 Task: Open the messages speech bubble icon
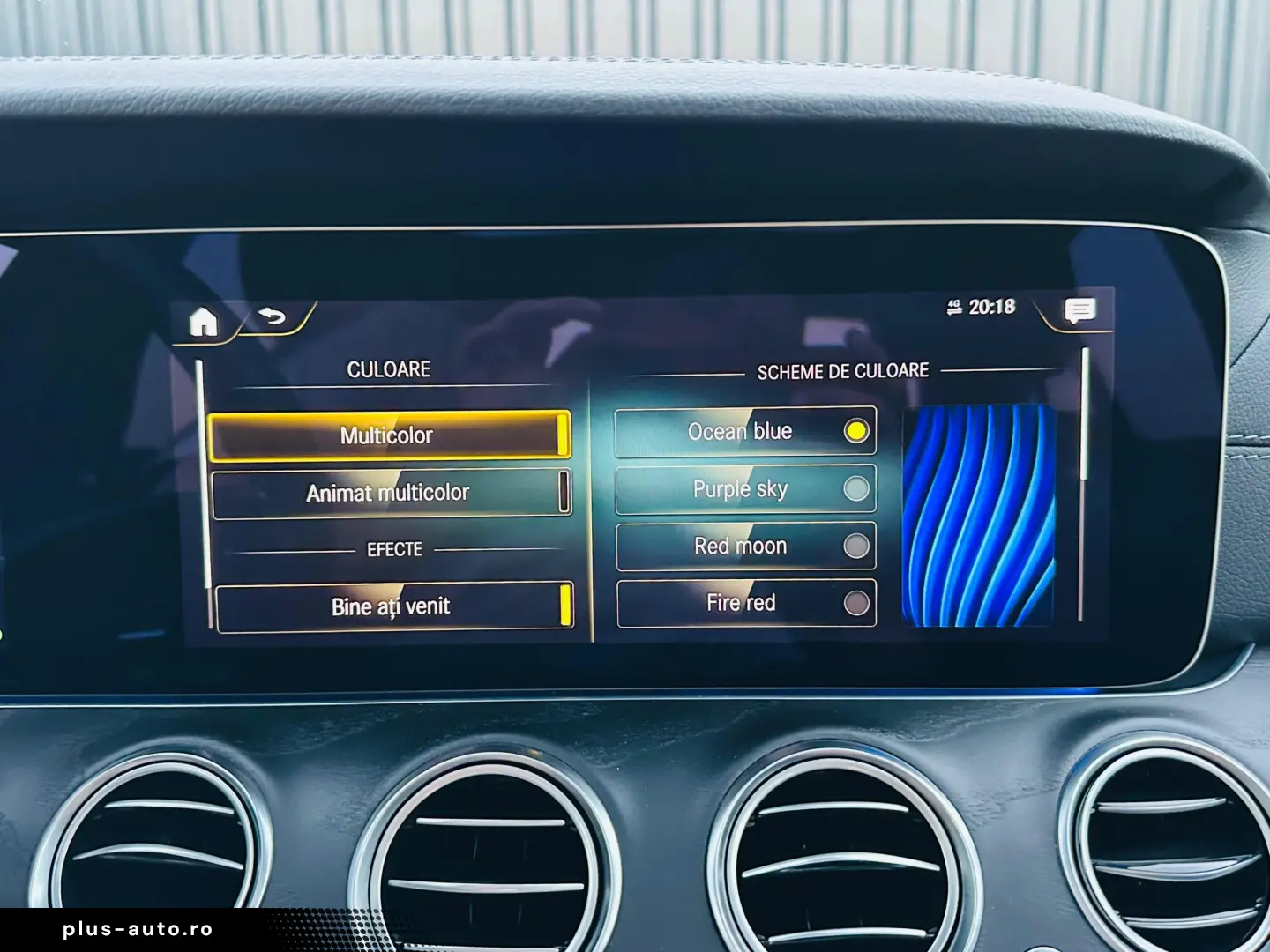pos(1079,310)
